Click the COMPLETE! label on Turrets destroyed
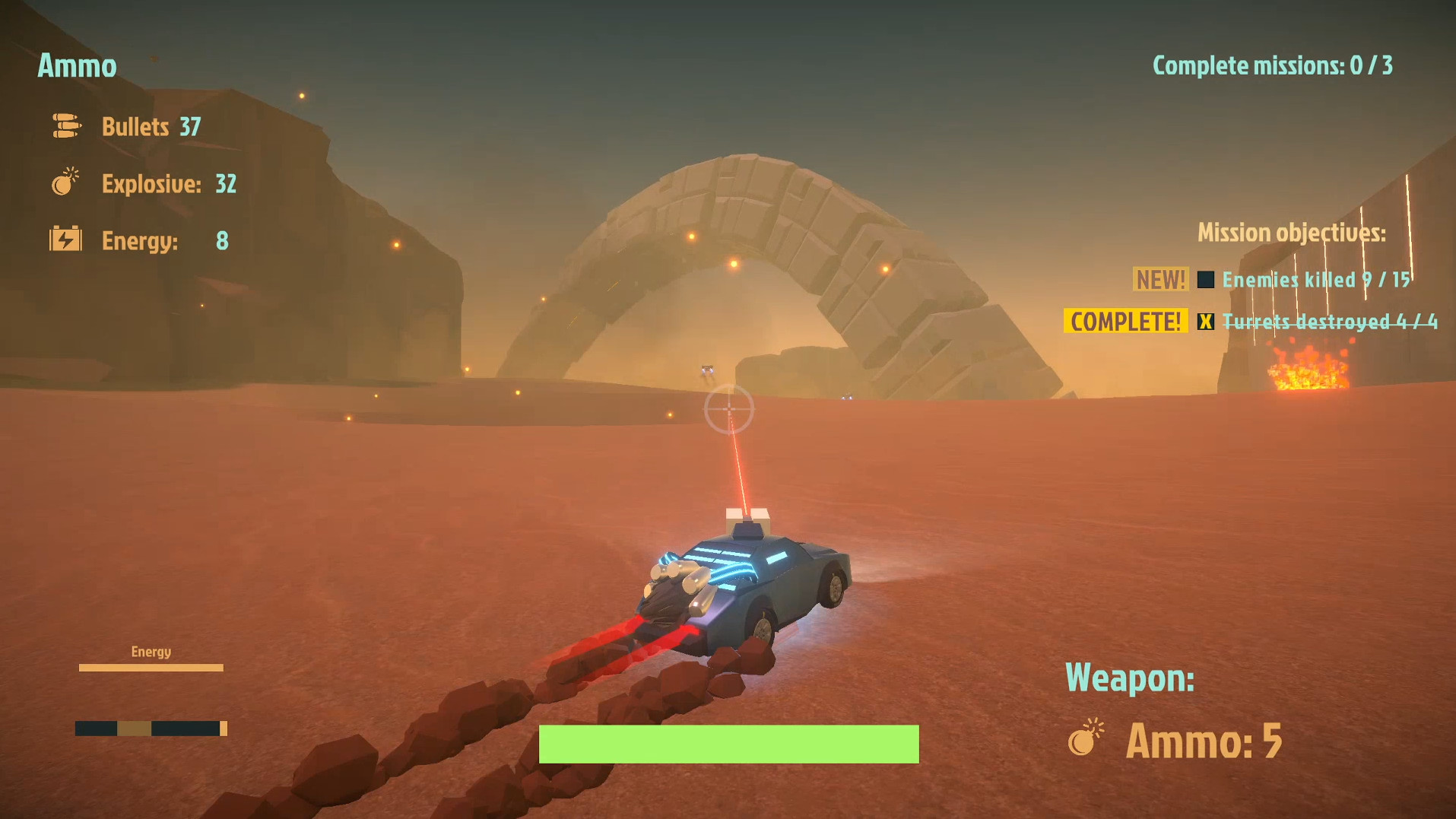Image resolution: width=1456 pixels, height=819 pixels. [1125, 322]
